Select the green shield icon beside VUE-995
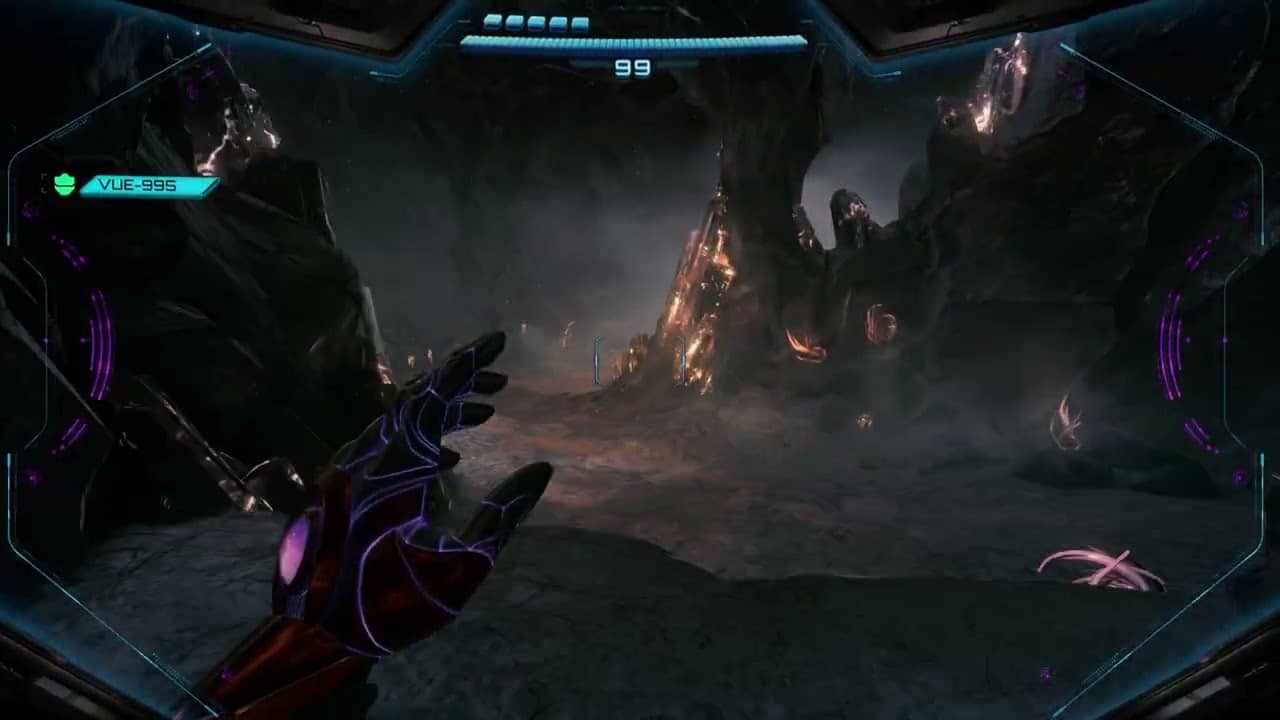Image resolution: width=1280 pixels, height=720 pixels. 63,184
